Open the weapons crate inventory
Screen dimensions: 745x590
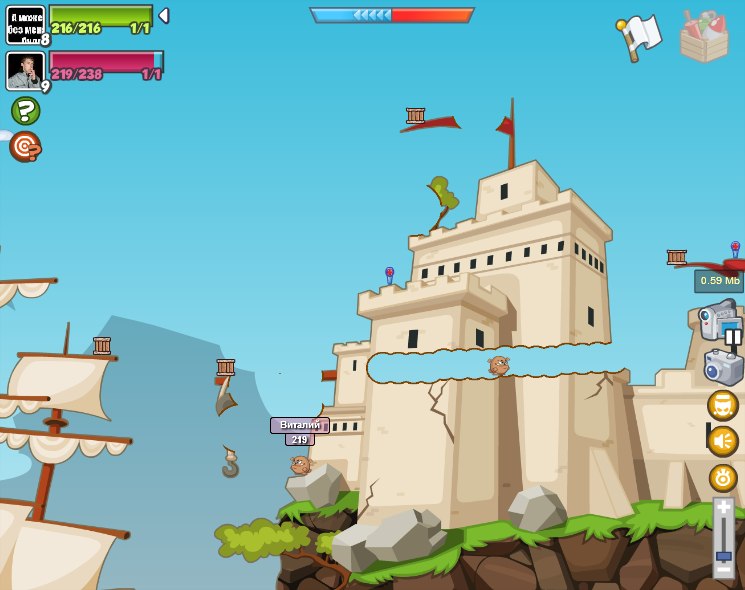704,37
